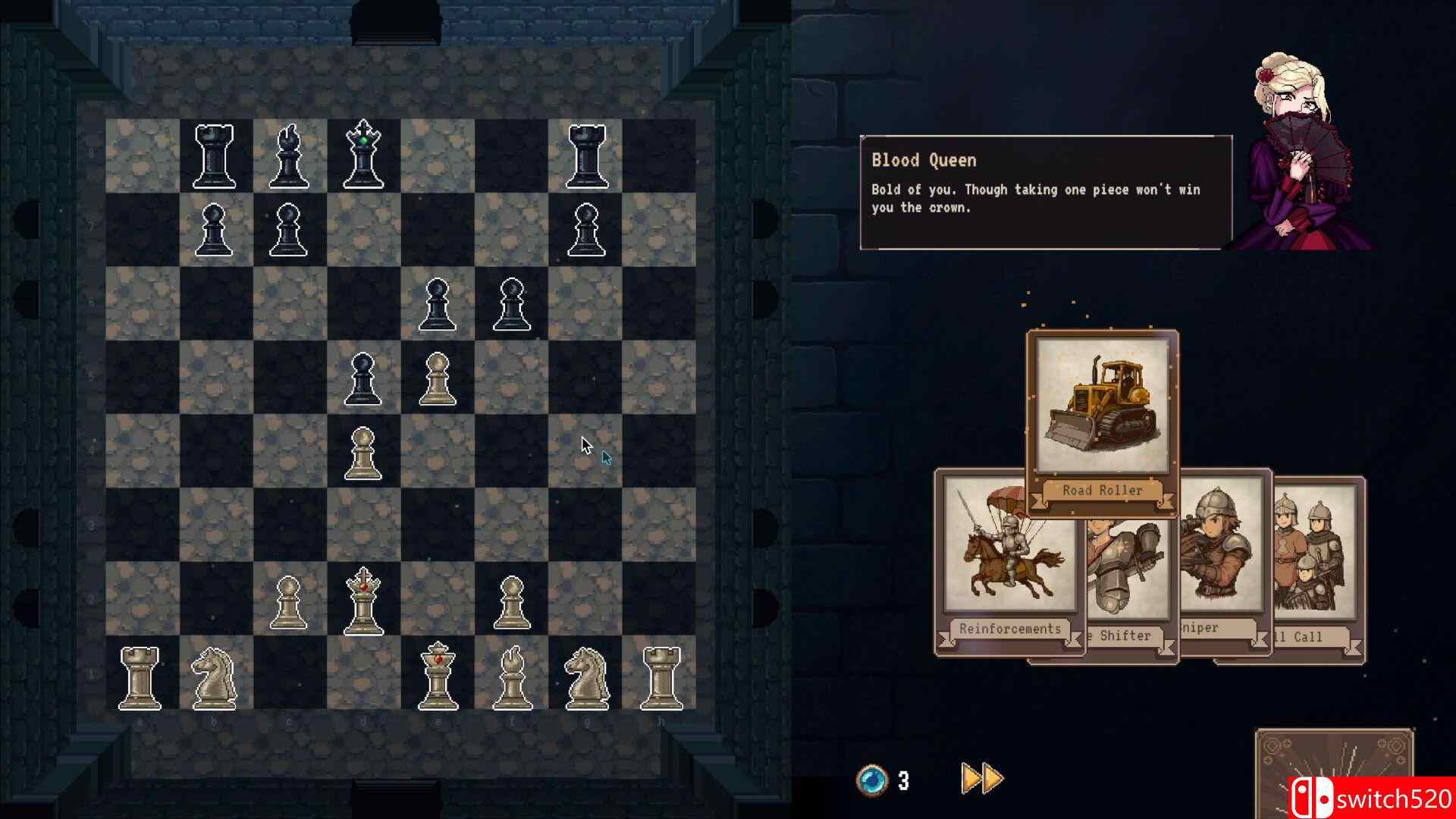
Task: Select the white rook on h1
Action: pyautogui.click(x=661, y=676)
